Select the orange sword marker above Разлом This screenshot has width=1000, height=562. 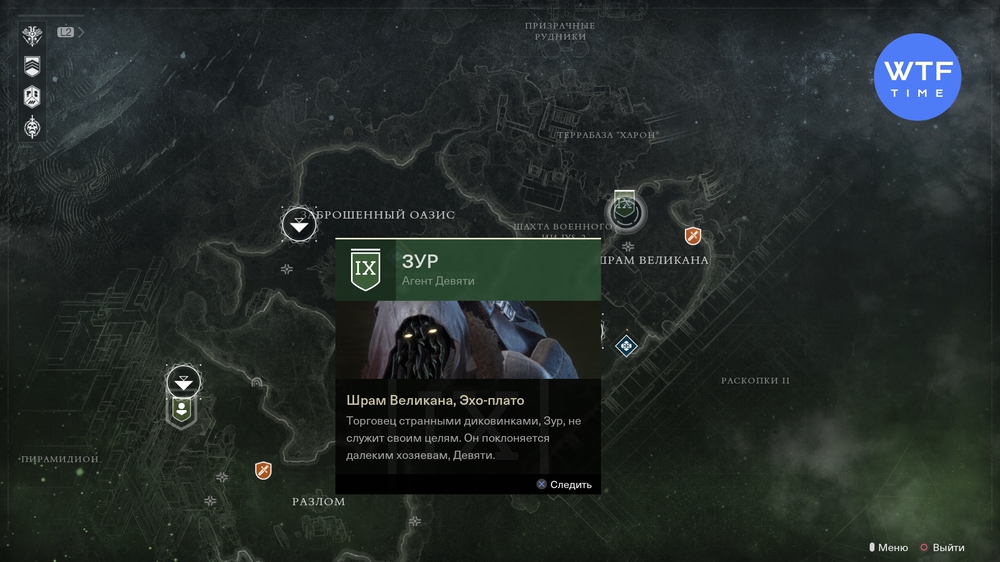263,470
